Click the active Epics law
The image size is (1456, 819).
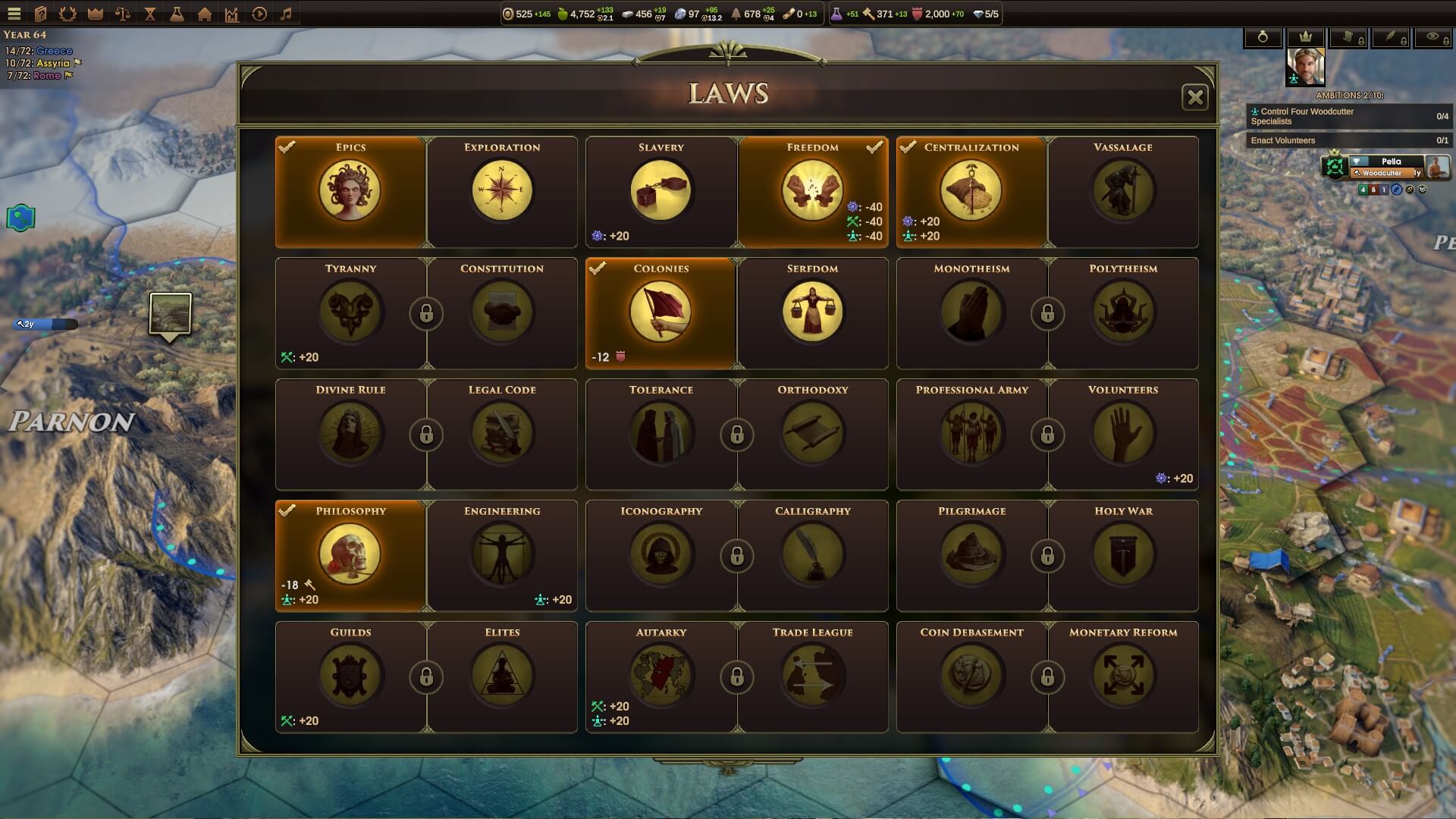point(350,191)
